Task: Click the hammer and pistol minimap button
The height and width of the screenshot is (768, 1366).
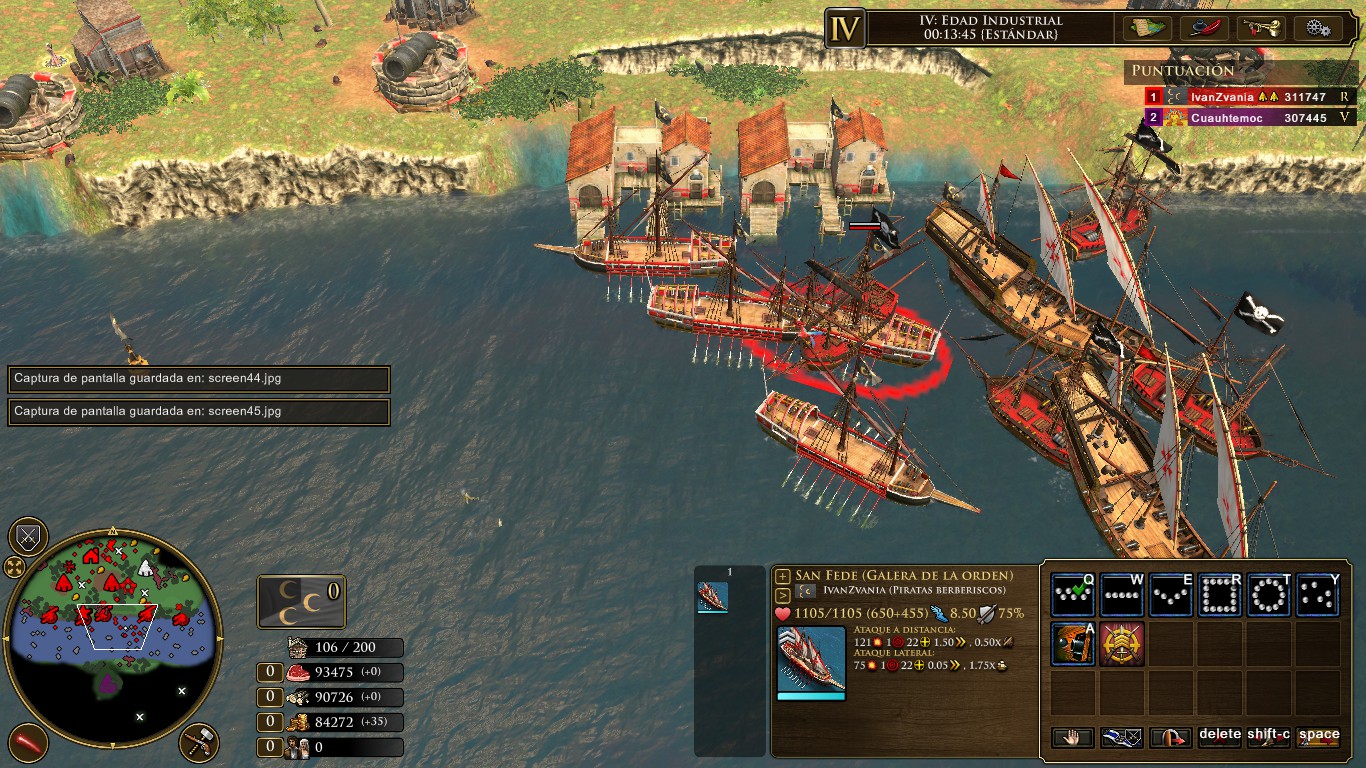Action: [x=199, y=743]
